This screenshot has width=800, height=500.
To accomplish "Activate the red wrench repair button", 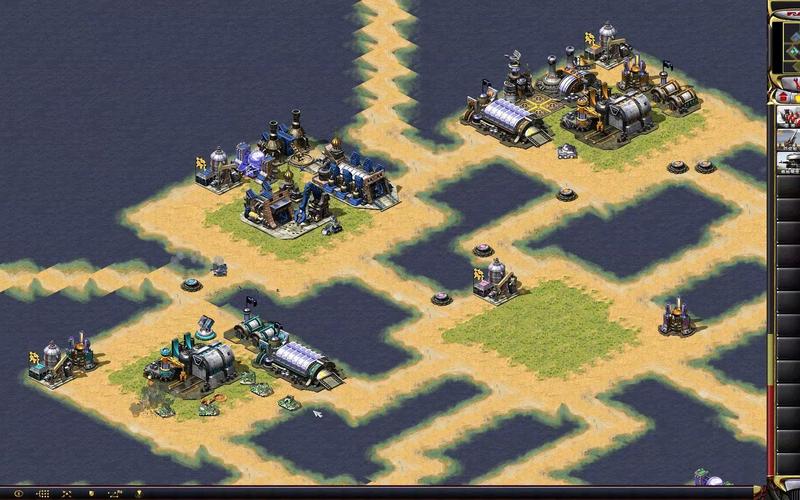I will point(794,84).
